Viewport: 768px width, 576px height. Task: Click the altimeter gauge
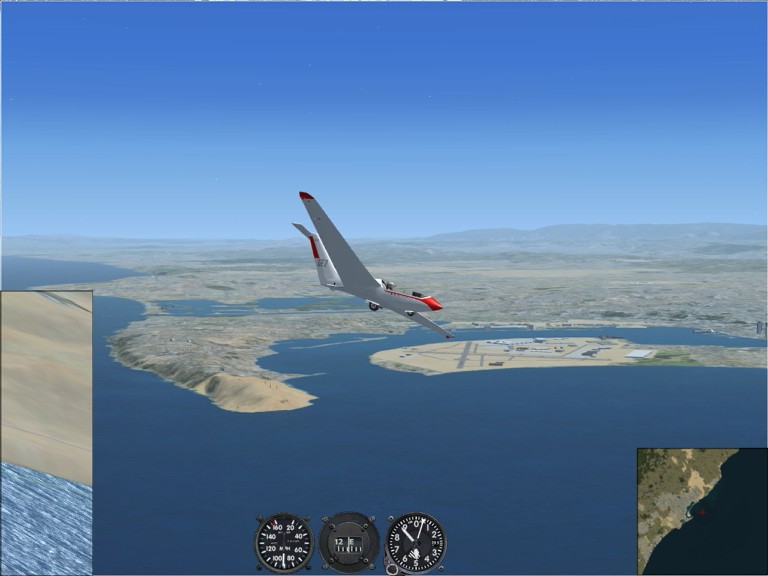(416, 542)
